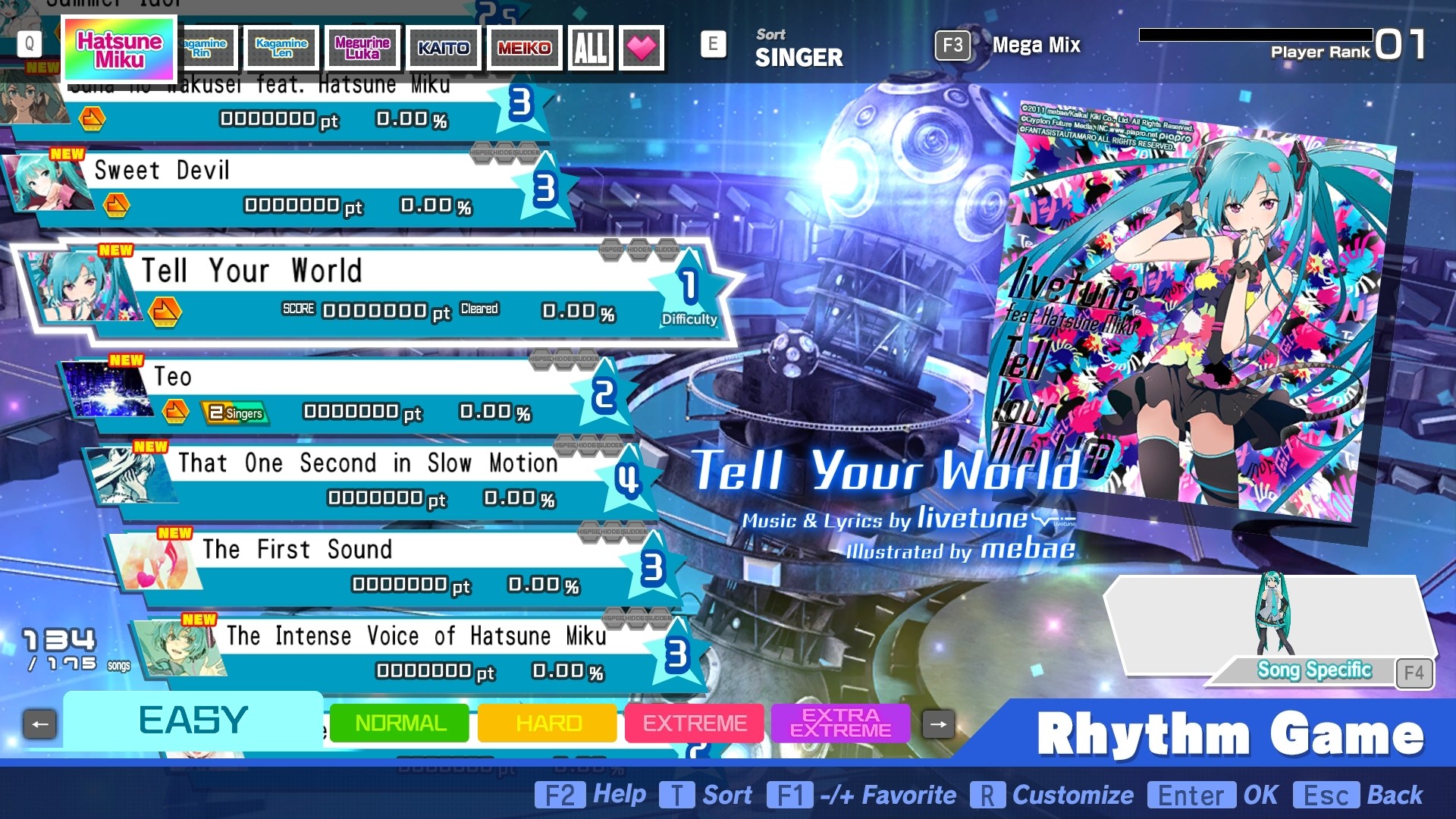Select the Megurine Luka singer filter icon
Viewport: 1456px width, 819px height.
(362, 47)
